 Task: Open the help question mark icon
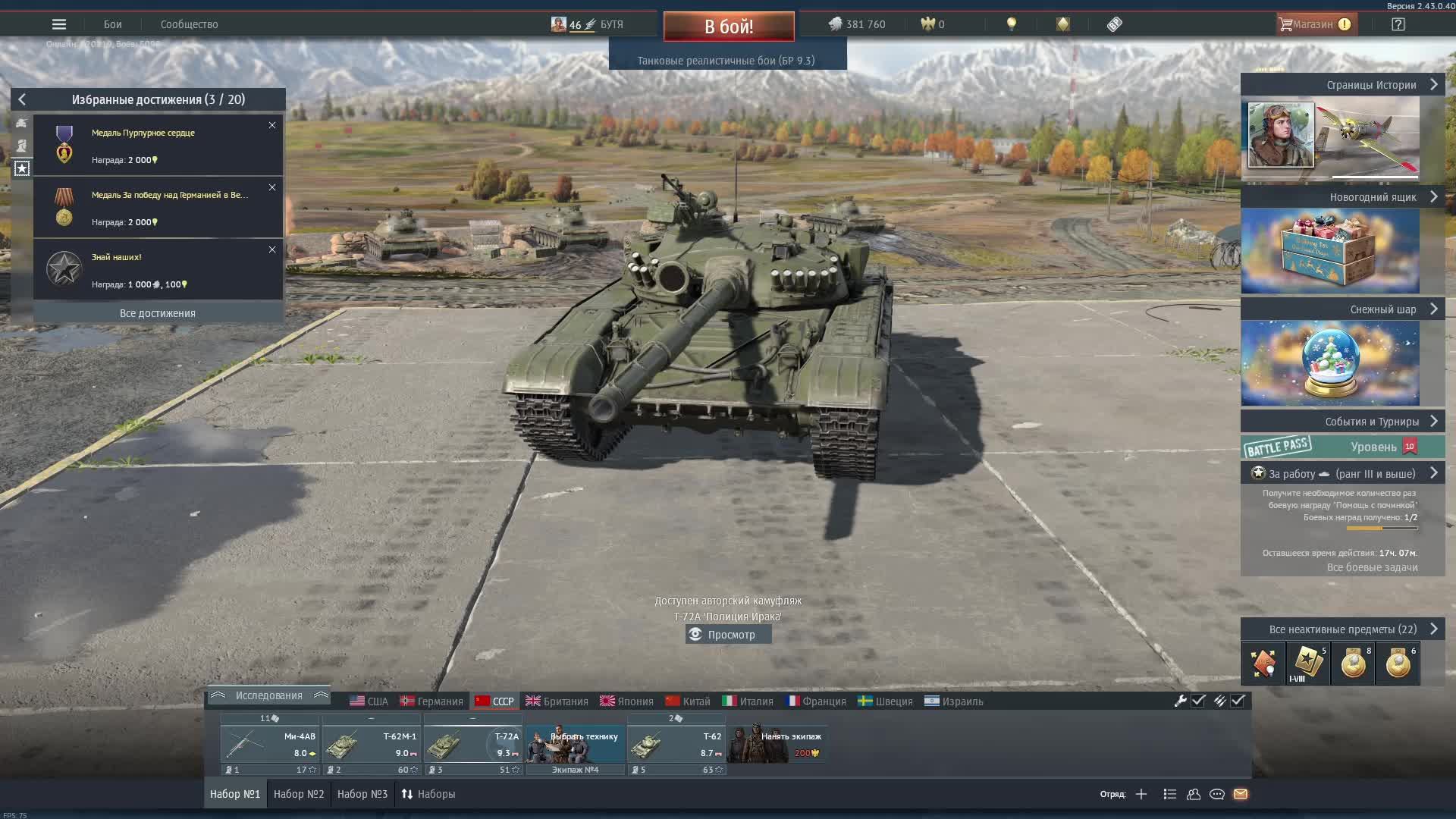1398,24
